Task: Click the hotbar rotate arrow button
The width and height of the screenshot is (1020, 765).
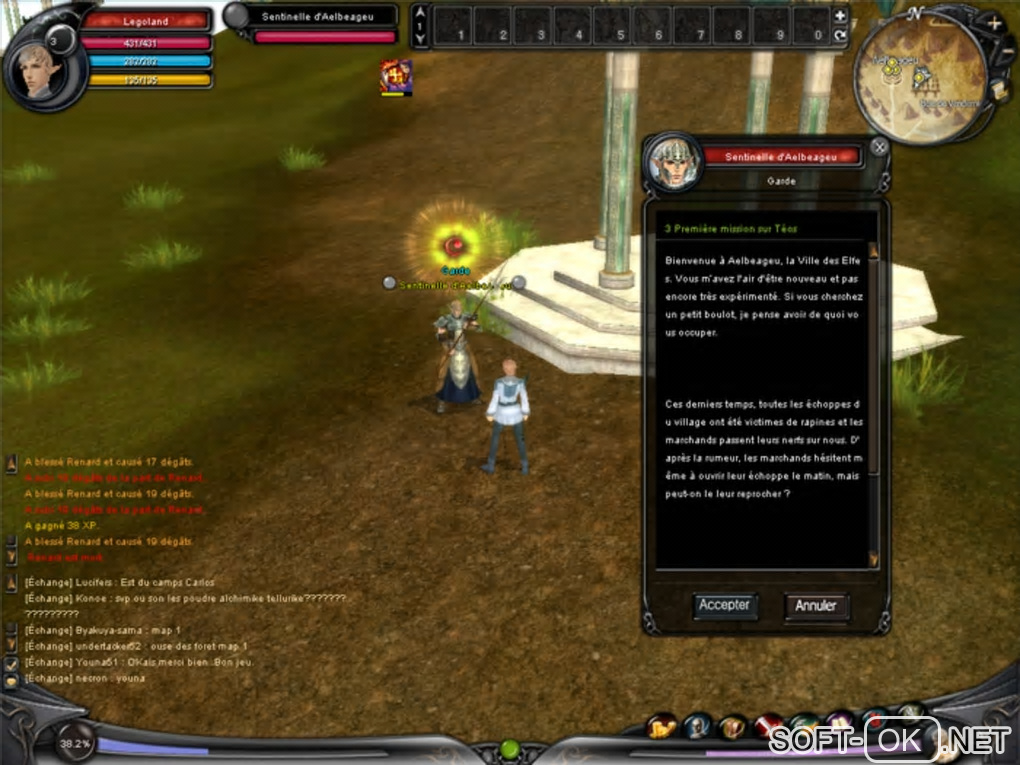Action: [840, 35]
